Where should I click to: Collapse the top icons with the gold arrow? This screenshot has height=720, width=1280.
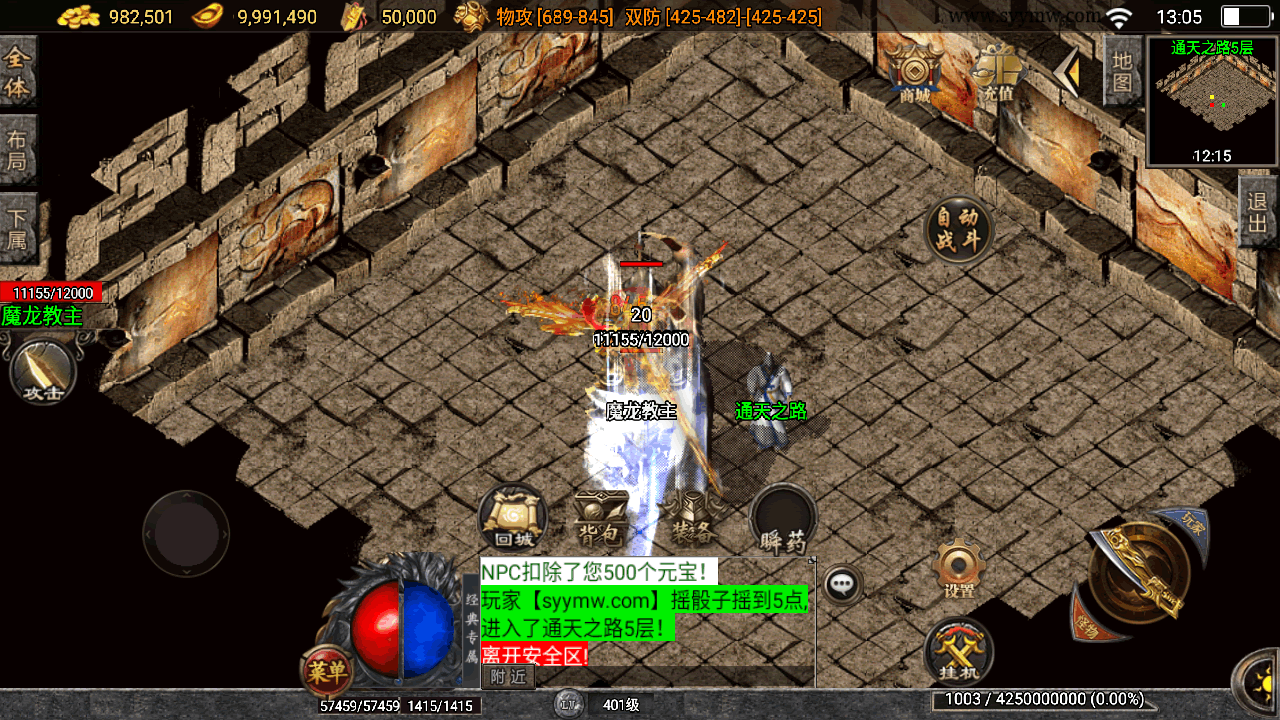click(1069, 72)
